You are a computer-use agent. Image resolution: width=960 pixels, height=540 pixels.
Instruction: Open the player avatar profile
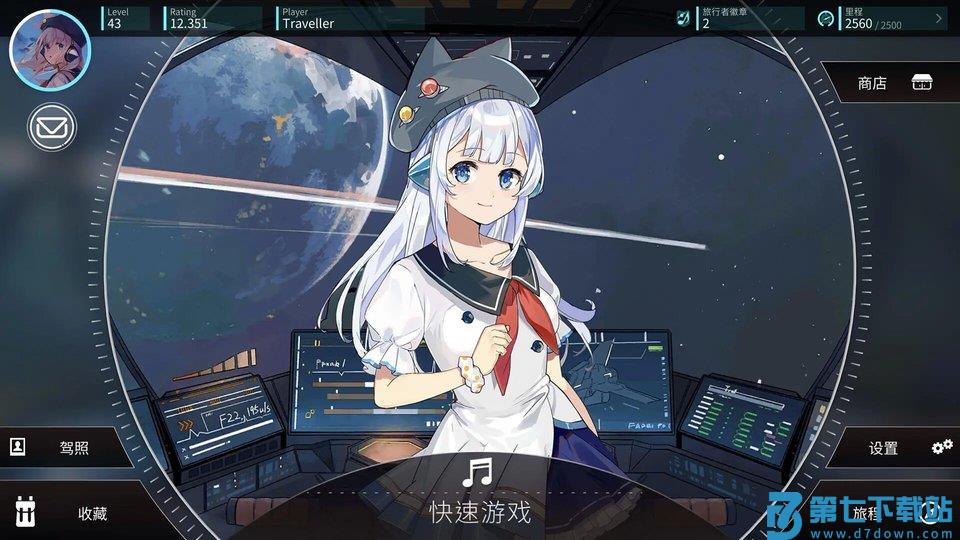click(x=50, y=49)
